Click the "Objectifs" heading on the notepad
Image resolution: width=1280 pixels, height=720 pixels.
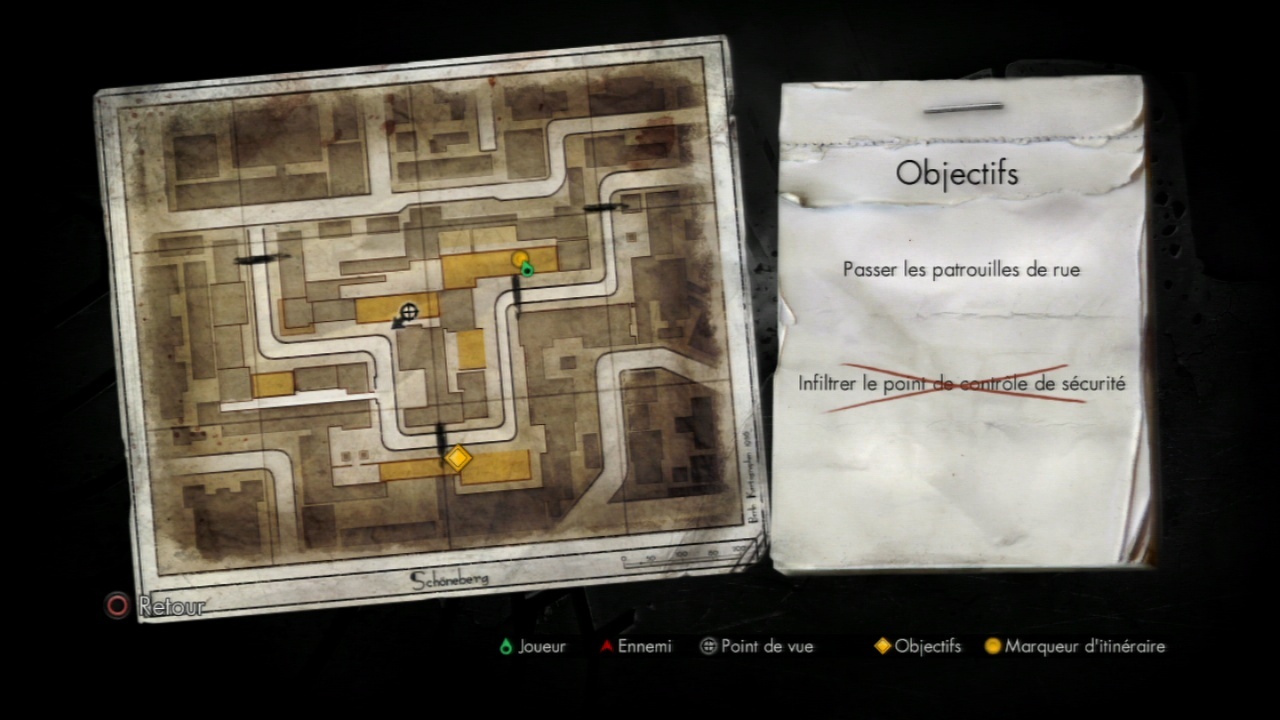[956, 173]
